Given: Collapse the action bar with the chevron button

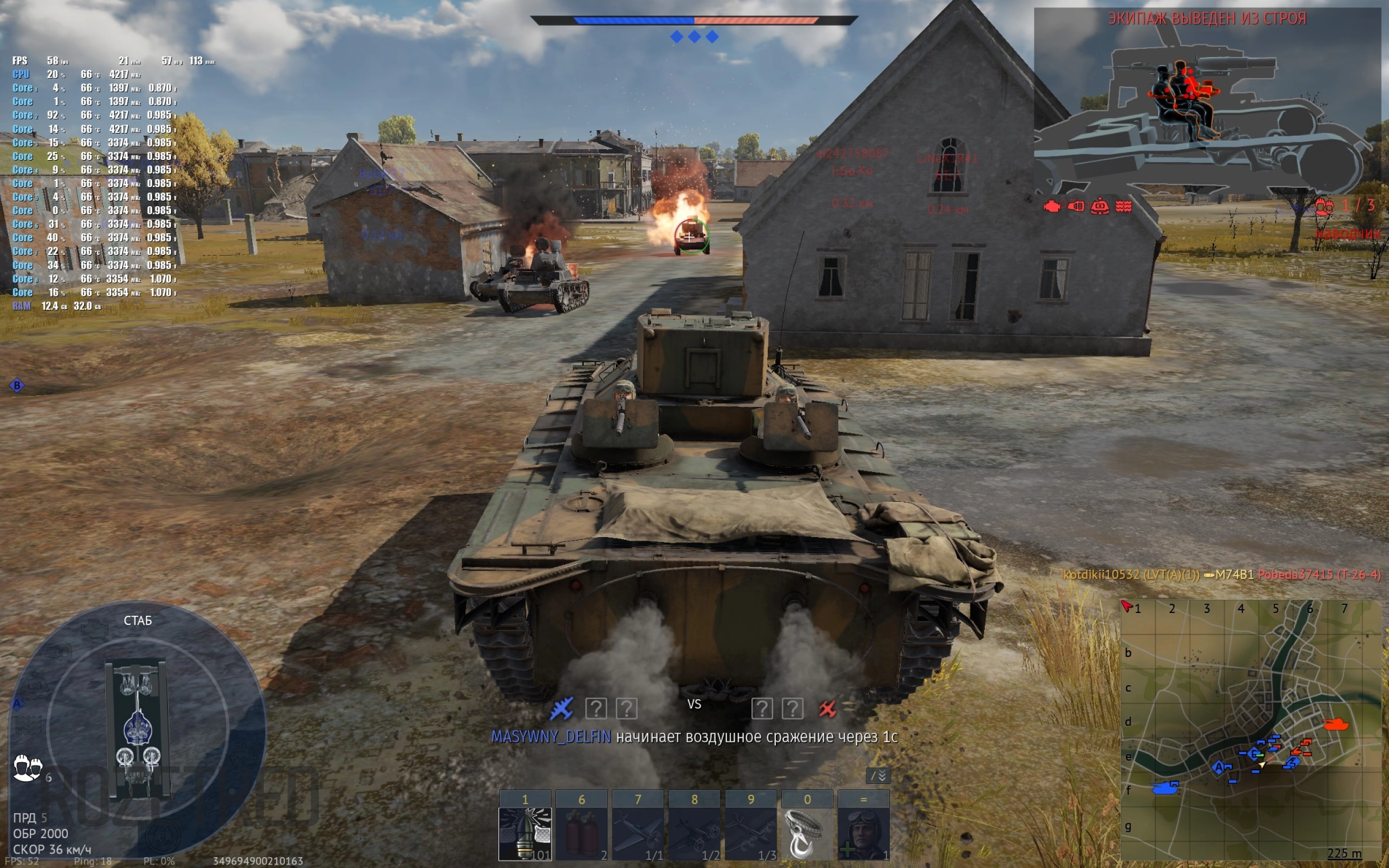Looking at the screenshot, I should [x=879, y=776].
